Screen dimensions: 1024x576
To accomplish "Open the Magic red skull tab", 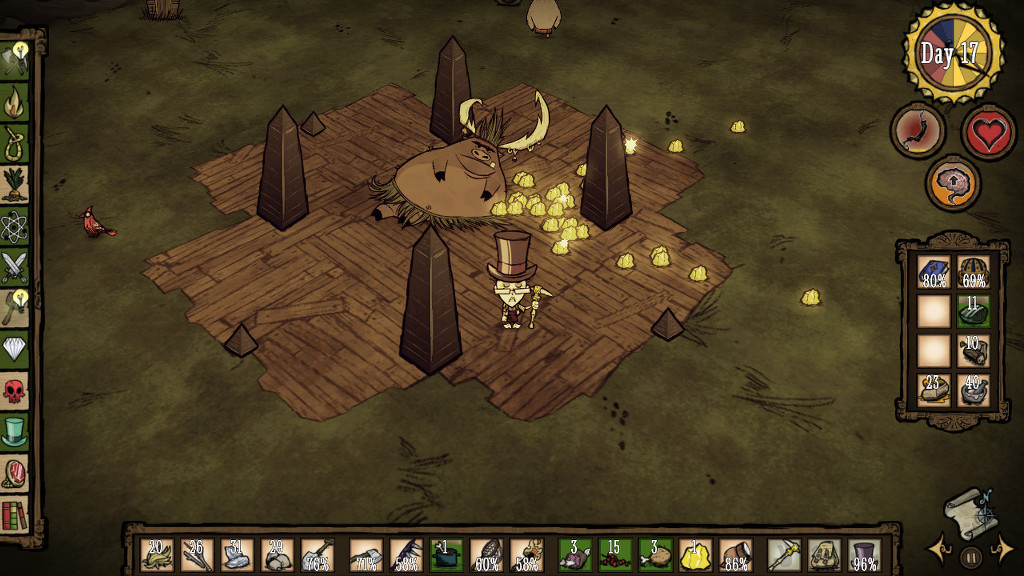I will pos(15,390).
